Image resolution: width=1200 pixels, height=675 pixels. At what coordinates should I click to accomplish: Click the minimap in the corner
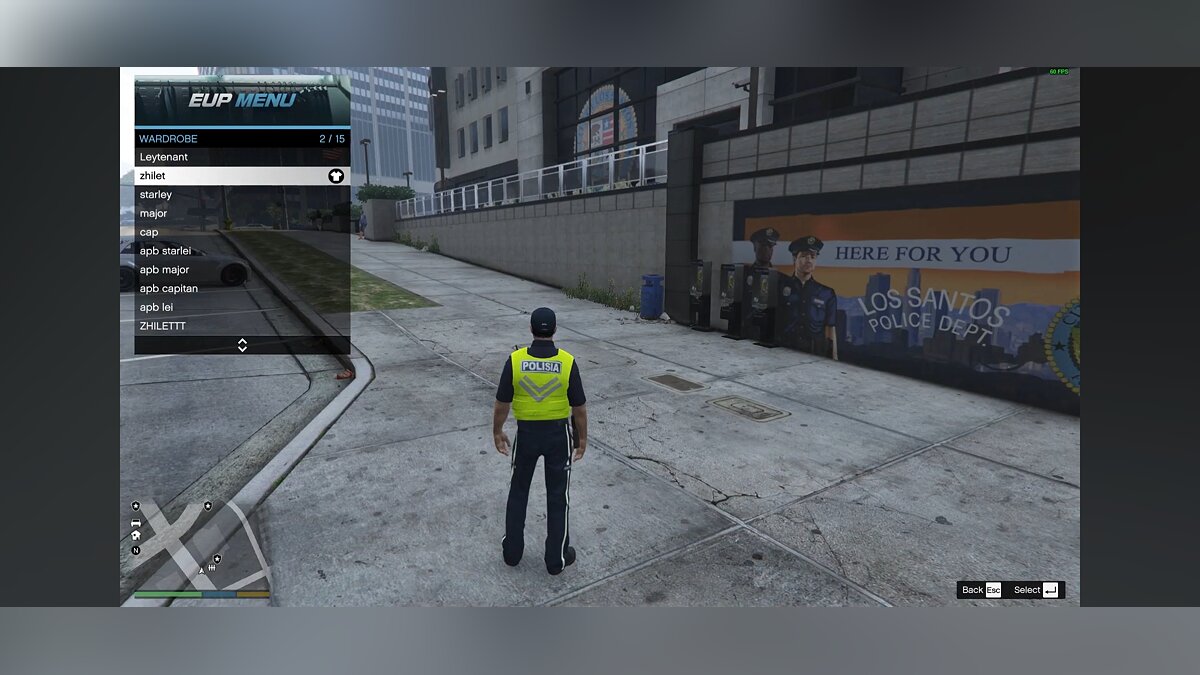coord(200,545)
